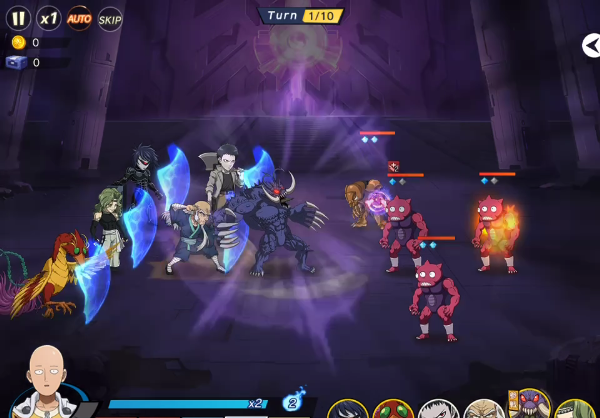Change the x1 battle speed
600x418 pixels.
coord(48,18)
